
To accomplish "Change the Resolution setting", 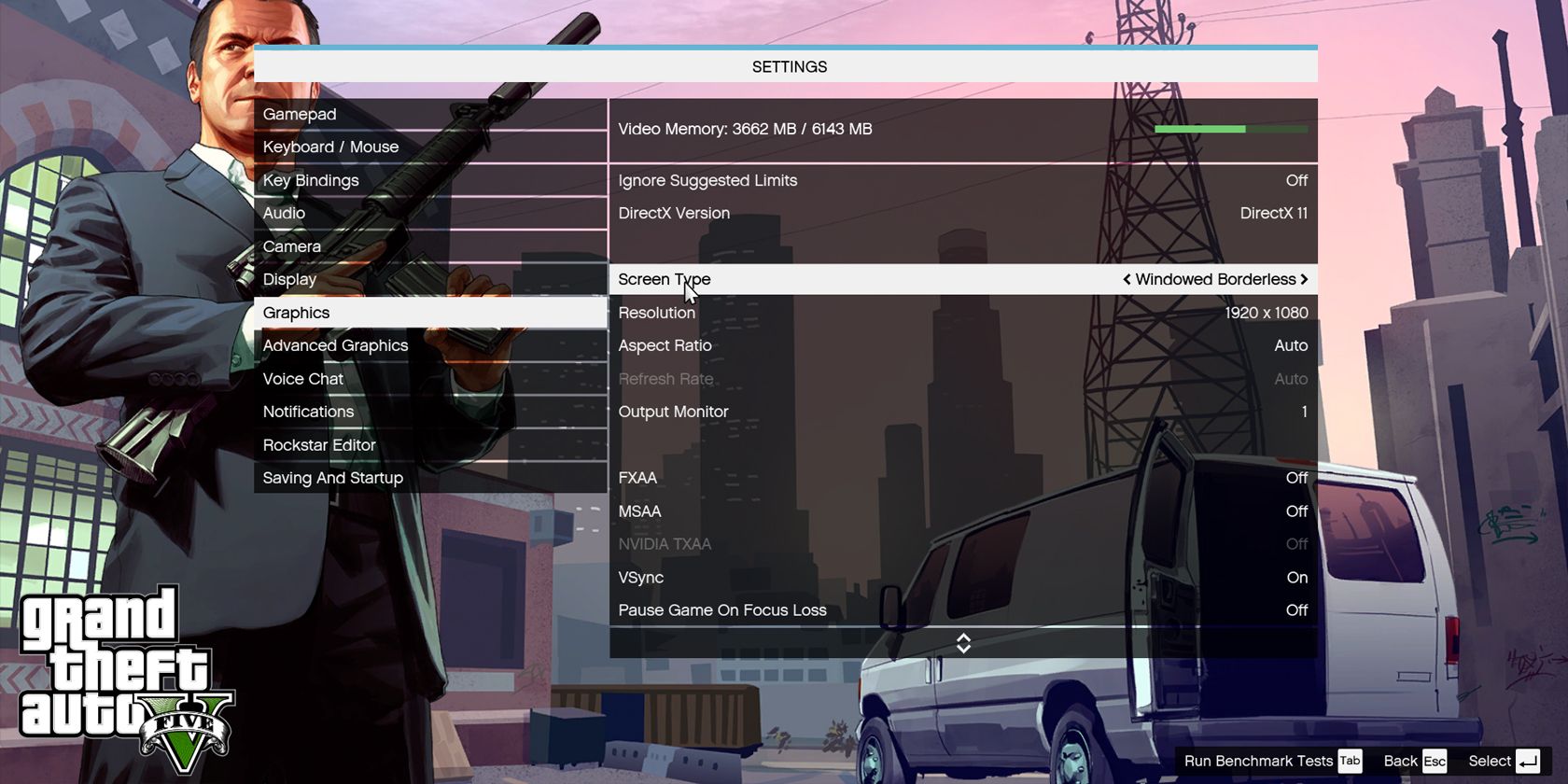I will 961,313.
